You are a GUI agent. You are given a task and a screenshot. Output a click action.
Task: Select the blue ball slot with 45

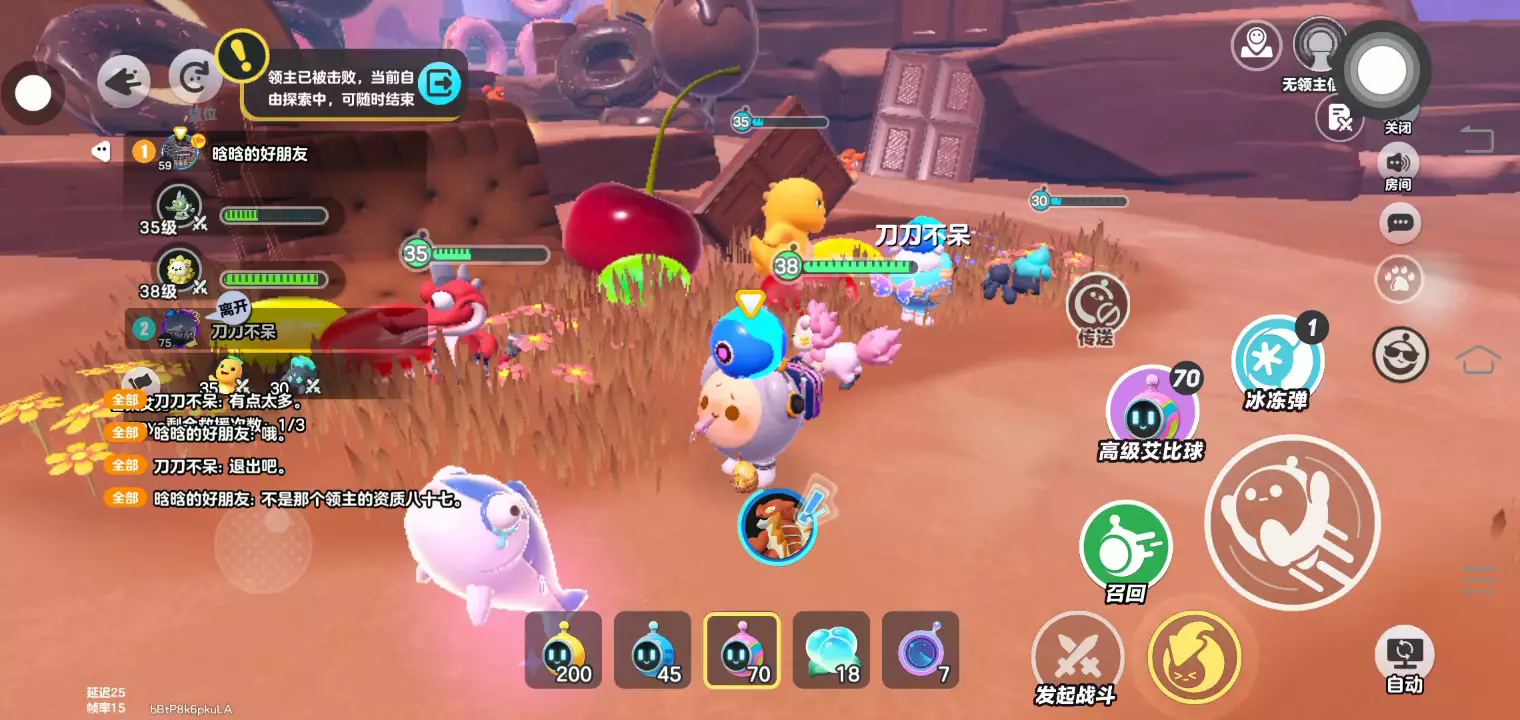click(652, 650)
